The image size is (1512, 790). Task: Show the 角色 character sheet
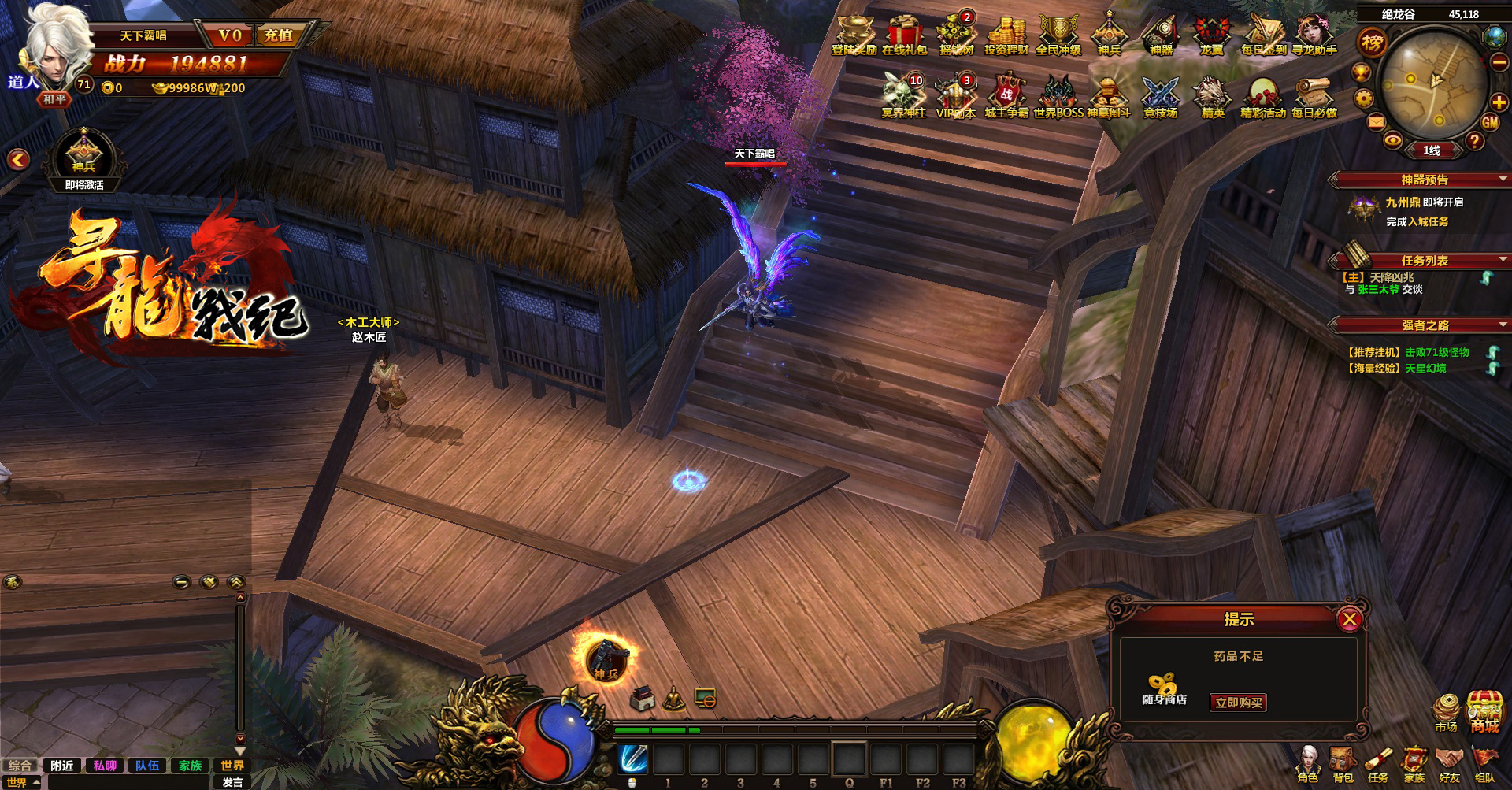click(1308, 763)
